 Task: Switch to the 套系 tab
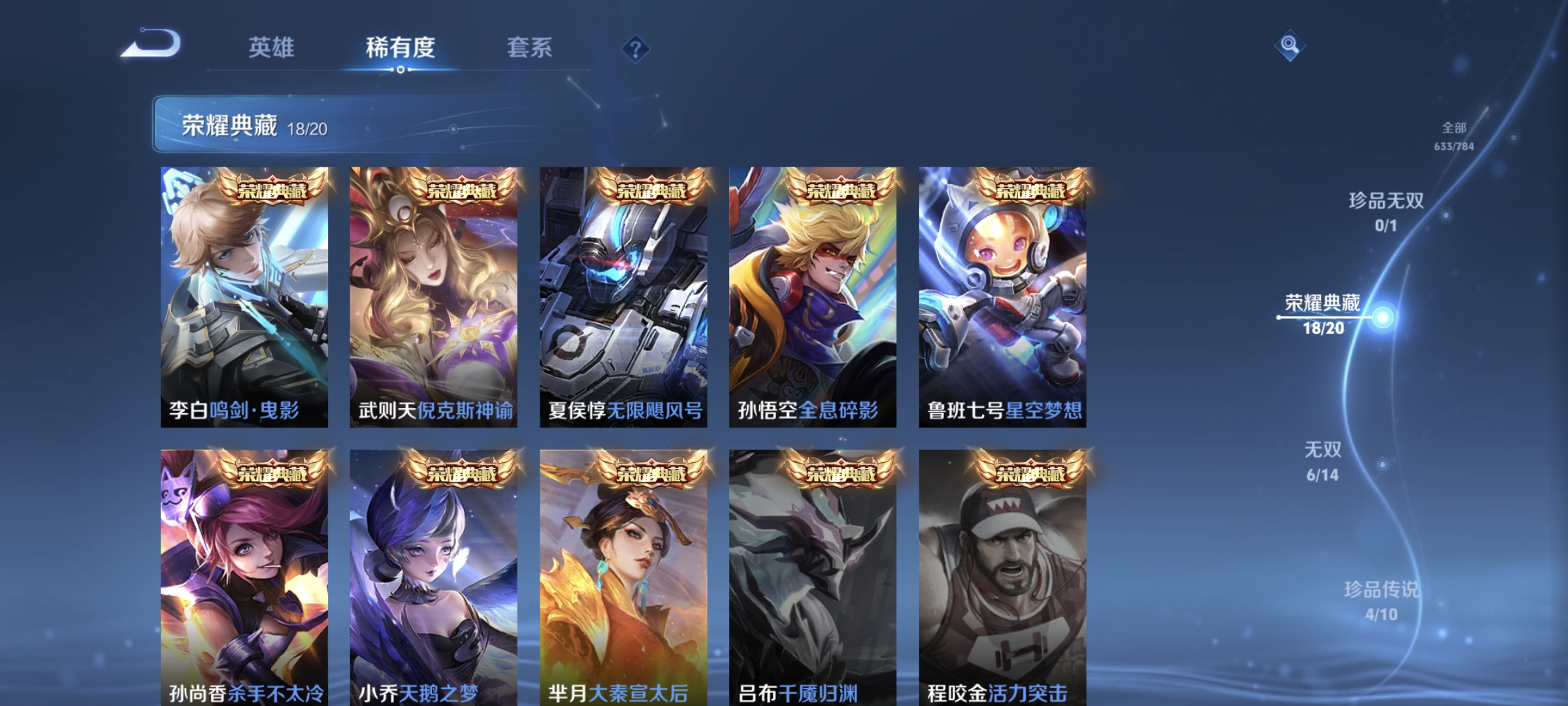click(x=529, y=48)
